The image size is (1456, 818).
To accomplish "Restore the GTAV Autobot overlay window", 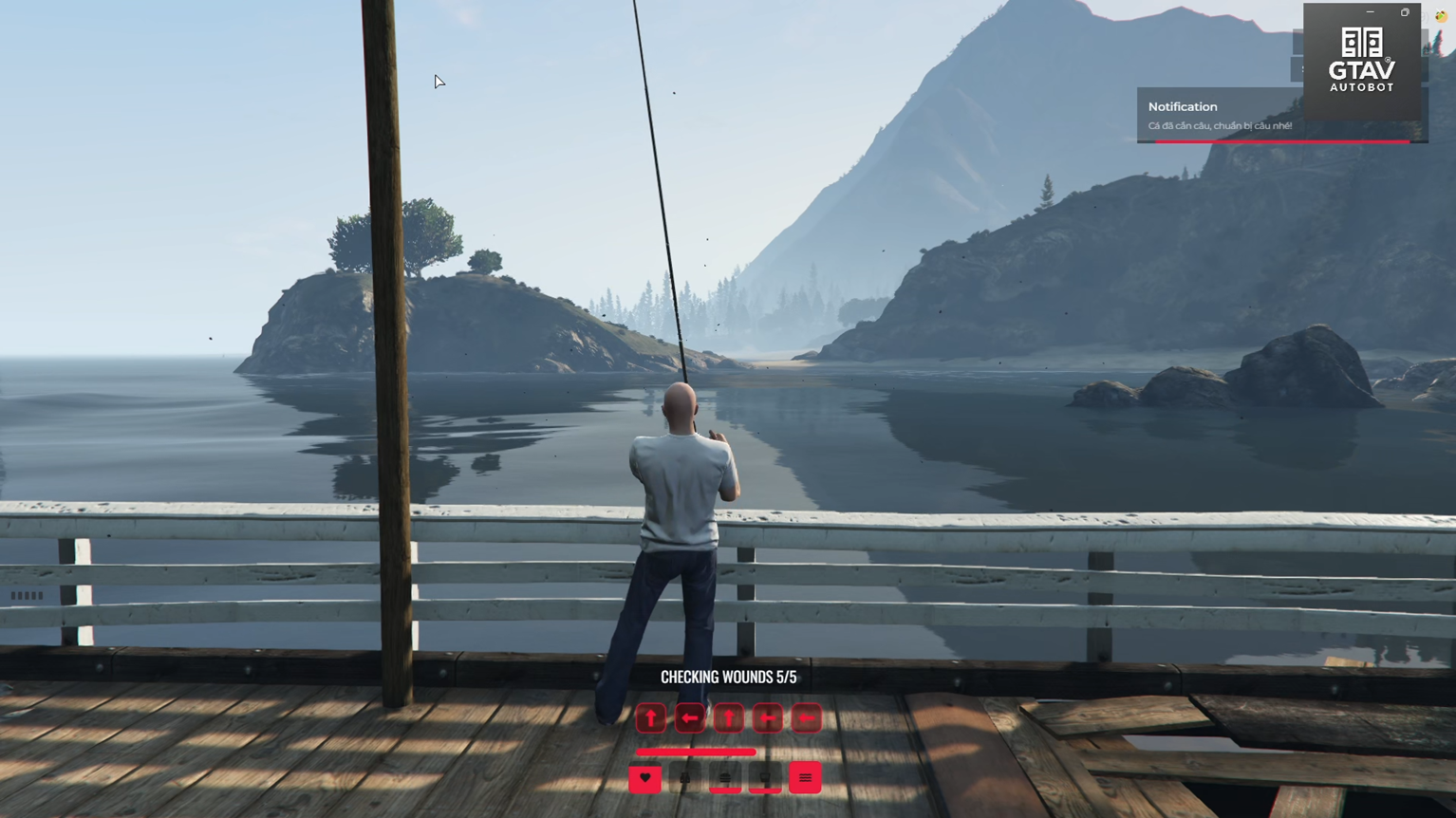I will coord(1405,12).
